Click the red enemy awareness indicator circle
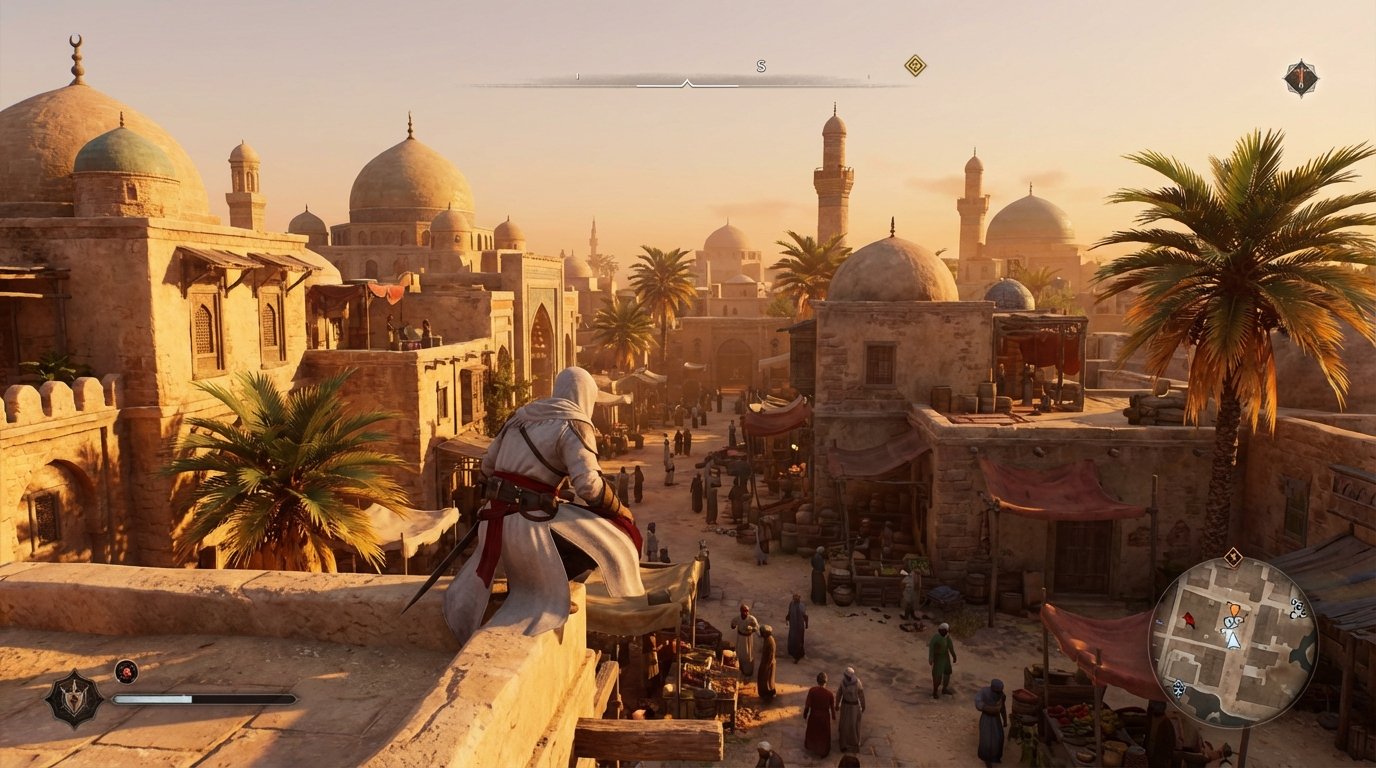This screenshot has width=1376, height=768. pyautogui.click(x=126, y=672)
